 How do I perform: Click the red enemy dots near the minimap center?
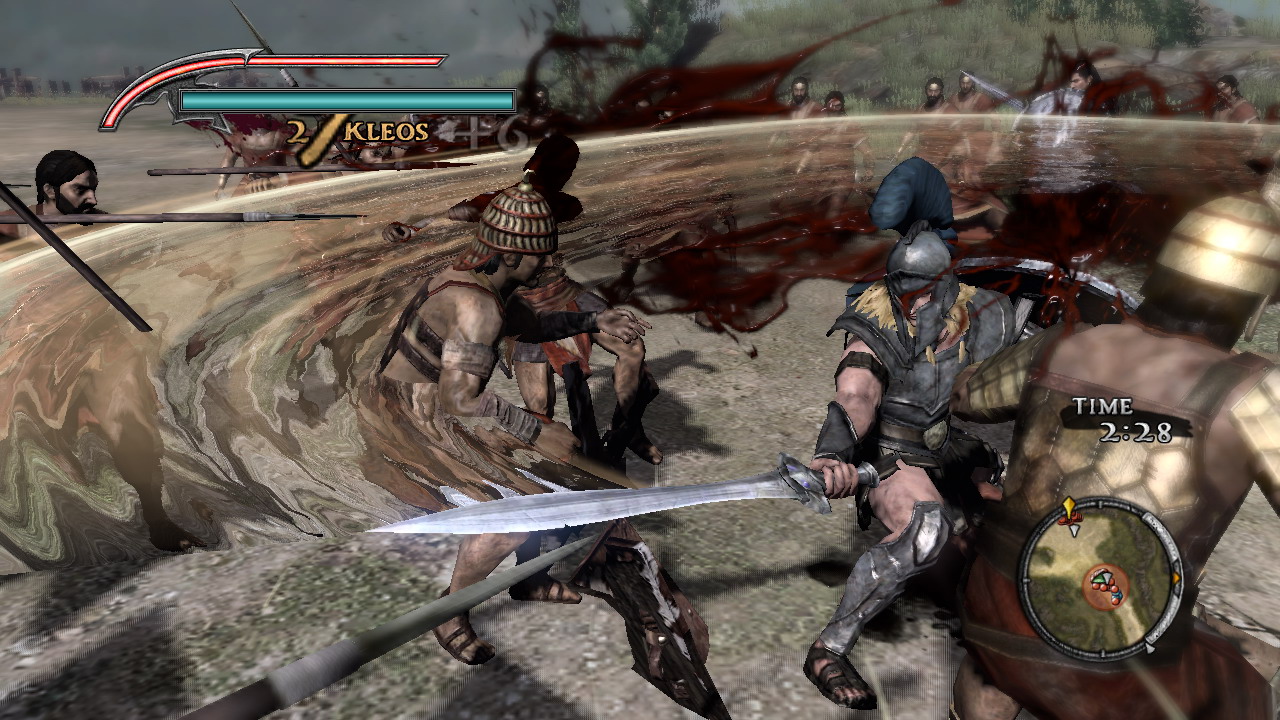pos(1105,590)
